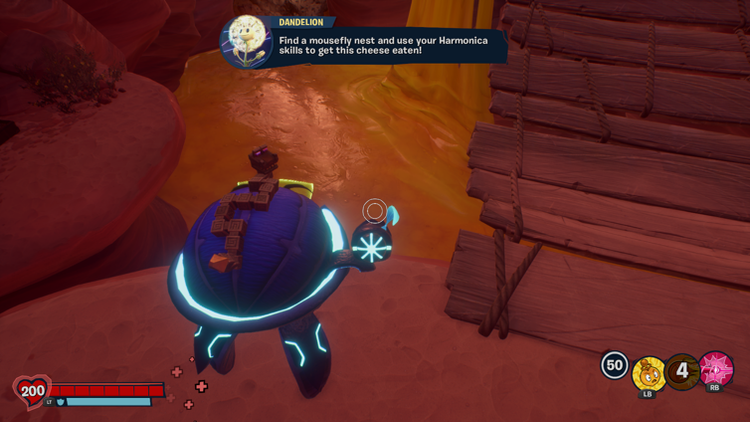Trigger the pink spiky burst ability
The width and height of the screenshot is (750, 422).
click(716, 368)
